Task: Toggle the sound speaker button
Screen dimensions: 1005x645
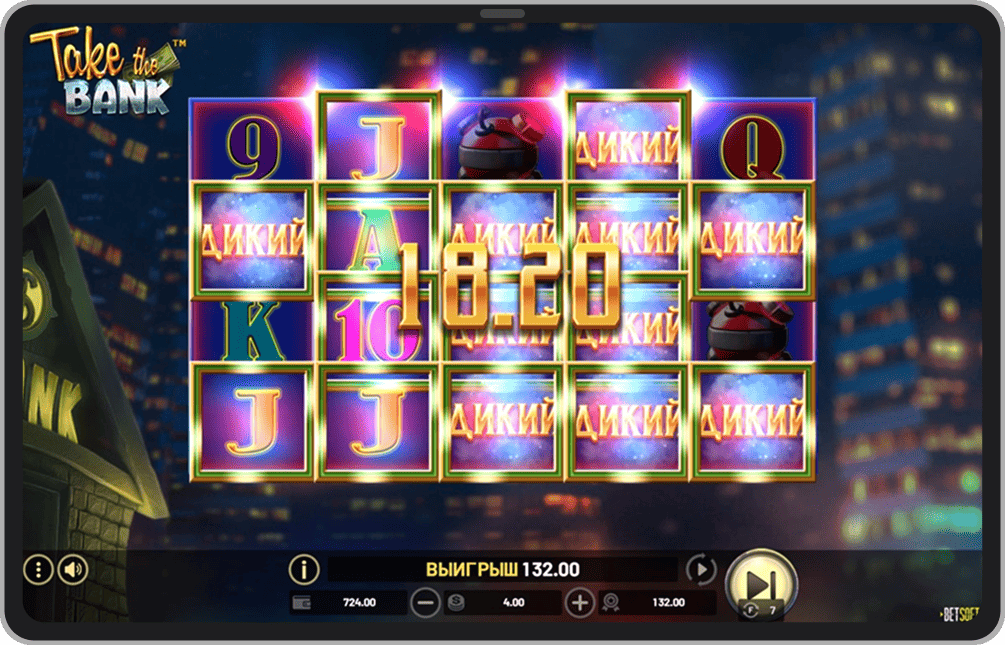Action: point(73,570)
